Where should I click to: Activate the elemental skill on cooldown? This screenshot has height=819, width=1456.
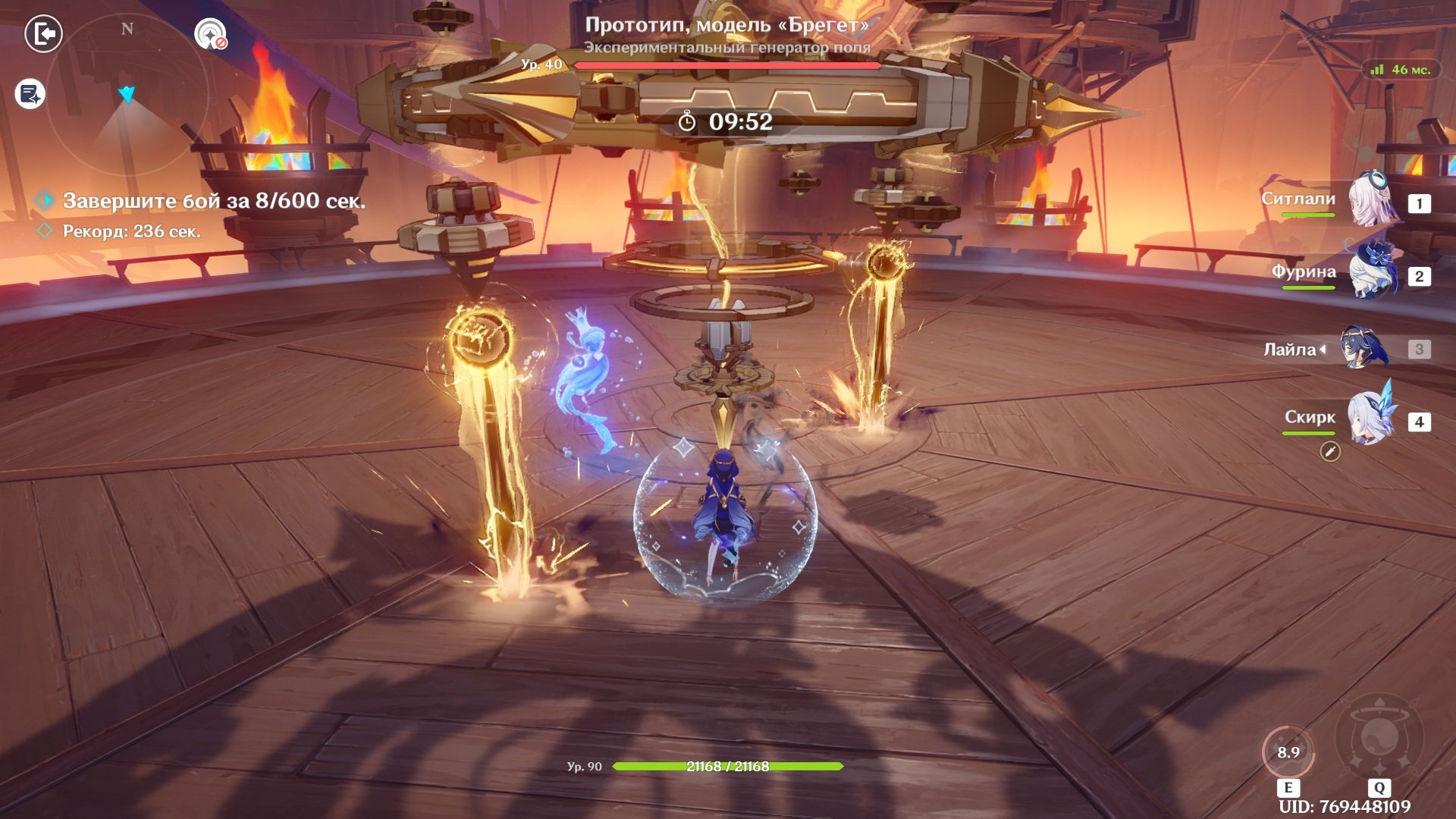coord(1288,752)
